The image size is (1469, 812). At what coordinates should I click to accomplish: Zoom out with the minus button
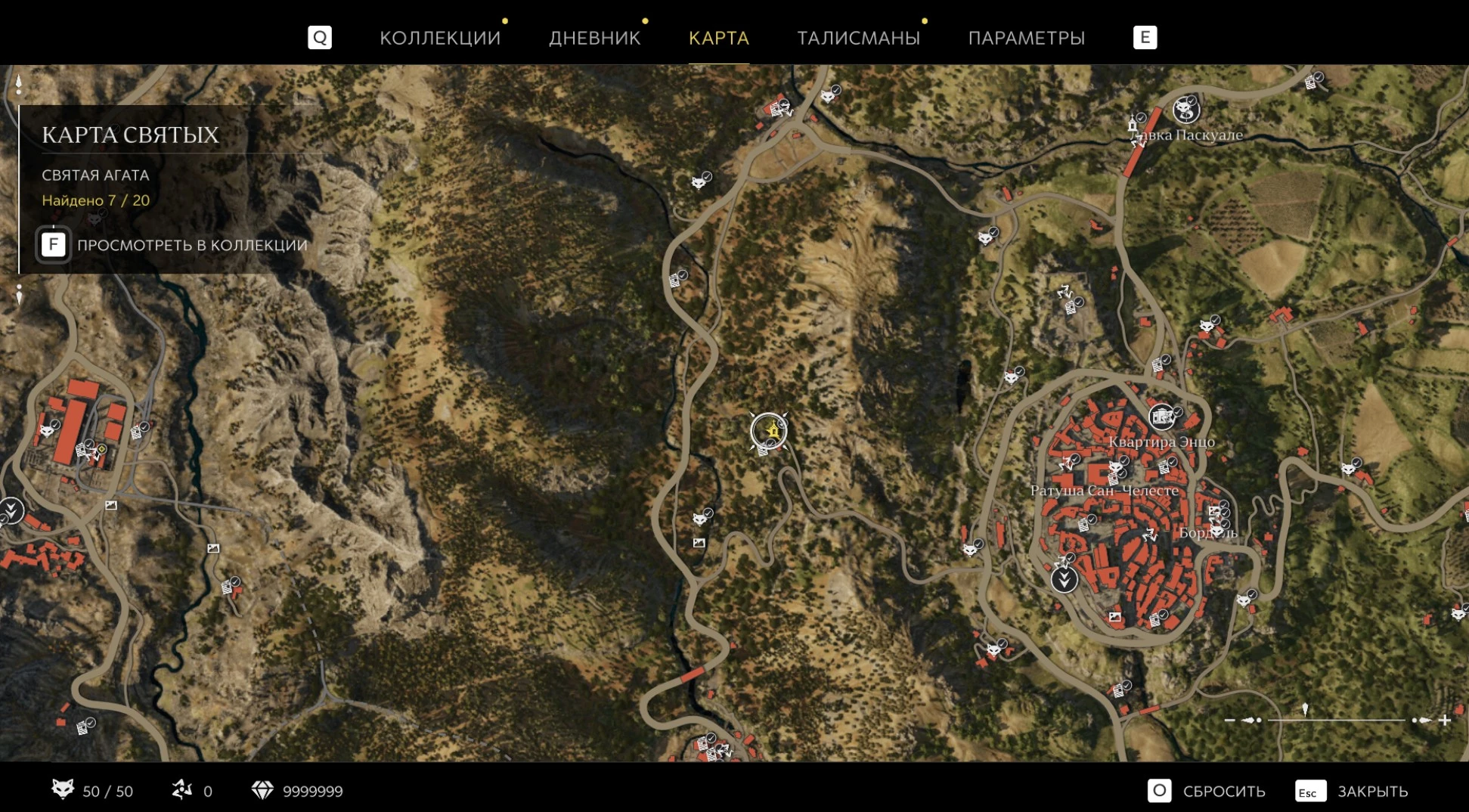click(x=1229, y=721)
